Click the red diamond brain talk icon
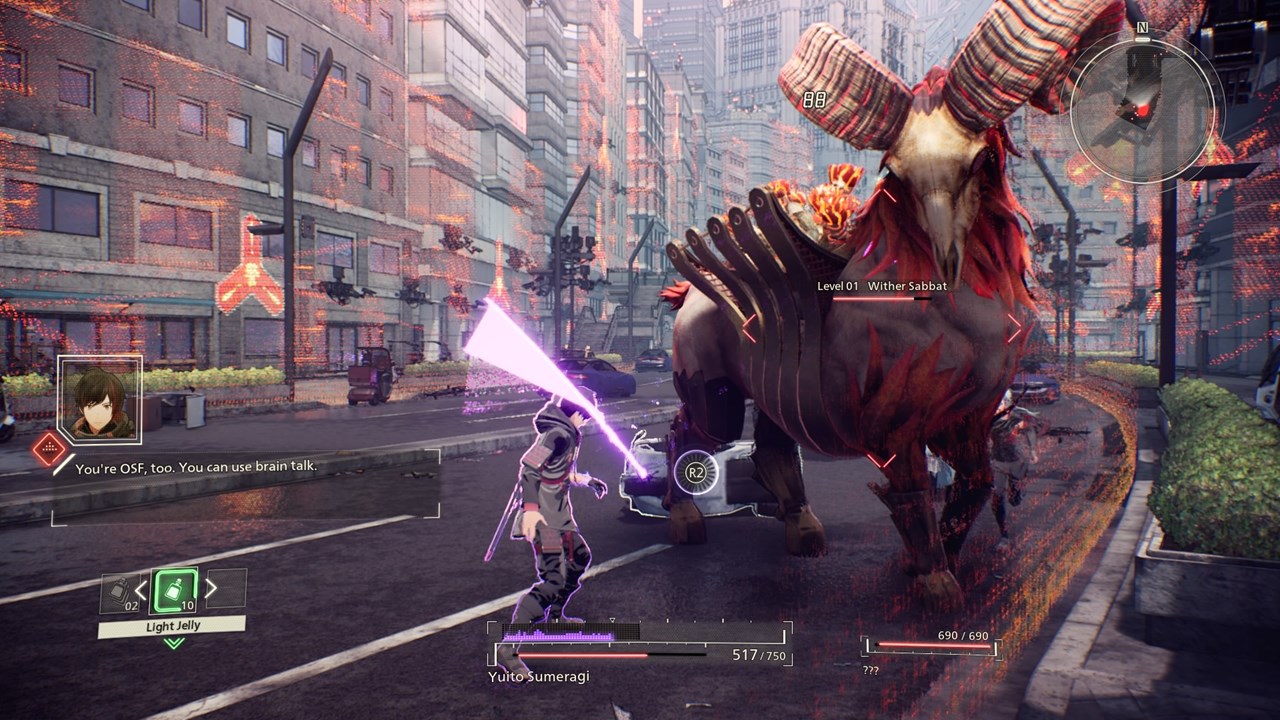The image size is (1280, 720). tap(49, 449)
